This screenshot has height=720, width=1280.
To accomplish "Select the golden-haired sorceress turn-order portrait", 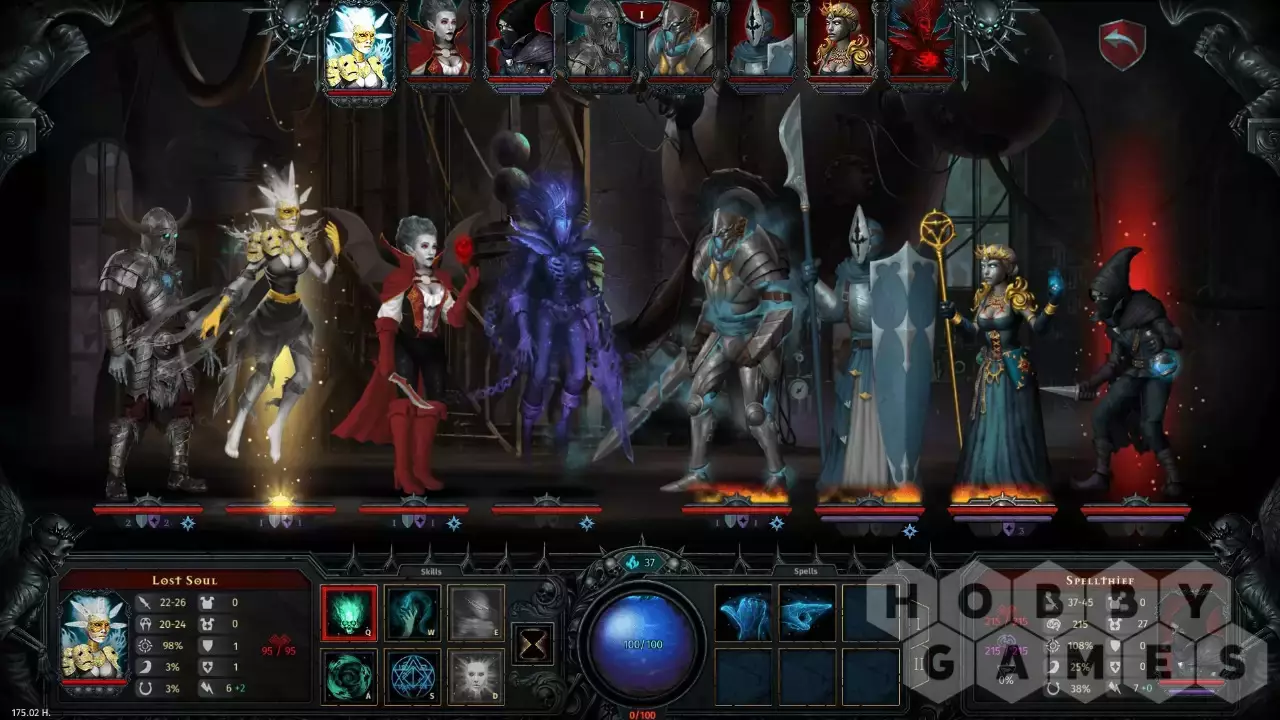I will [x=842, y=40].
